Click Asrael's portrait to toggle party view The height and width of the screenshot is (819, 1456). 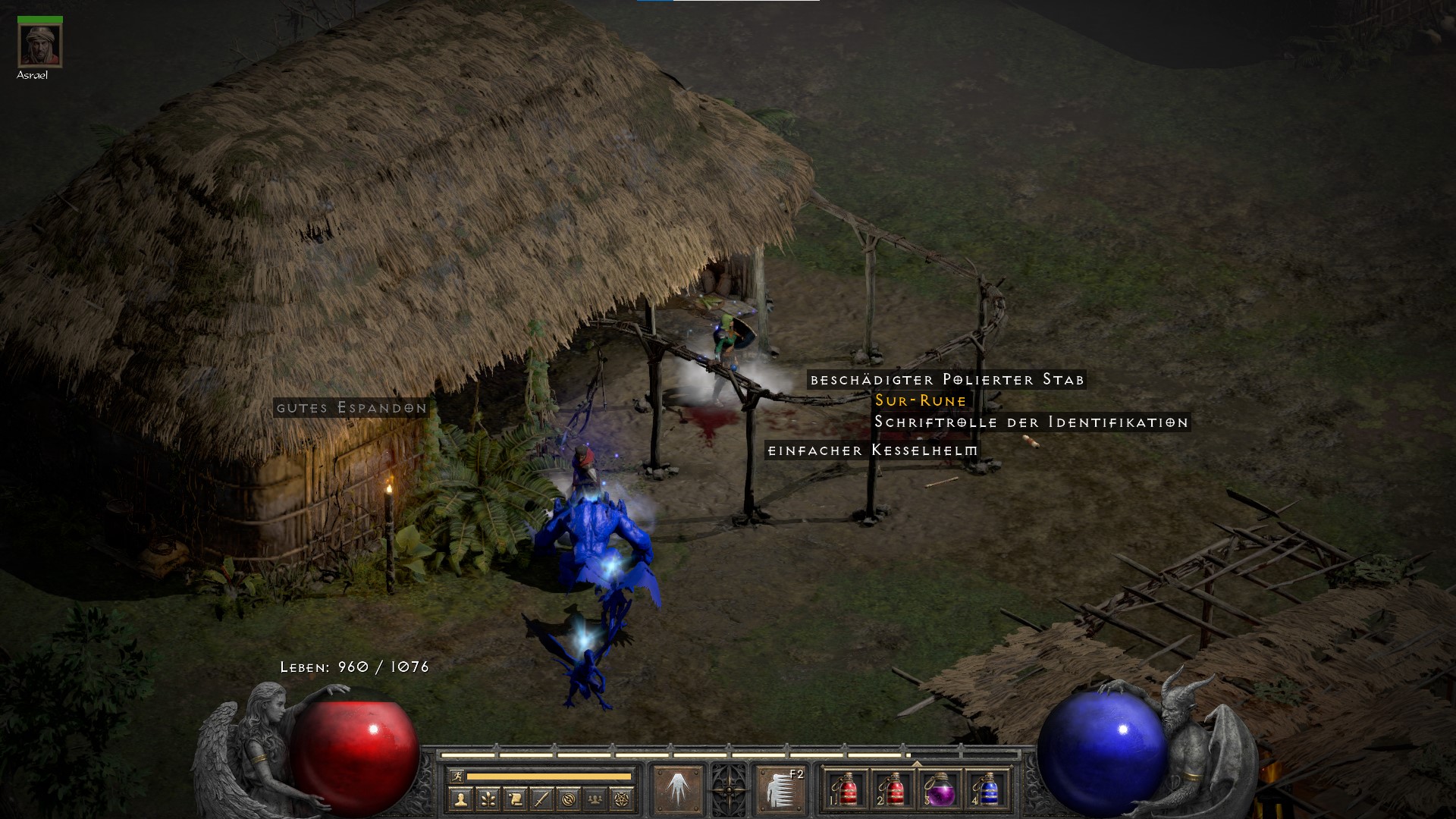39,44
